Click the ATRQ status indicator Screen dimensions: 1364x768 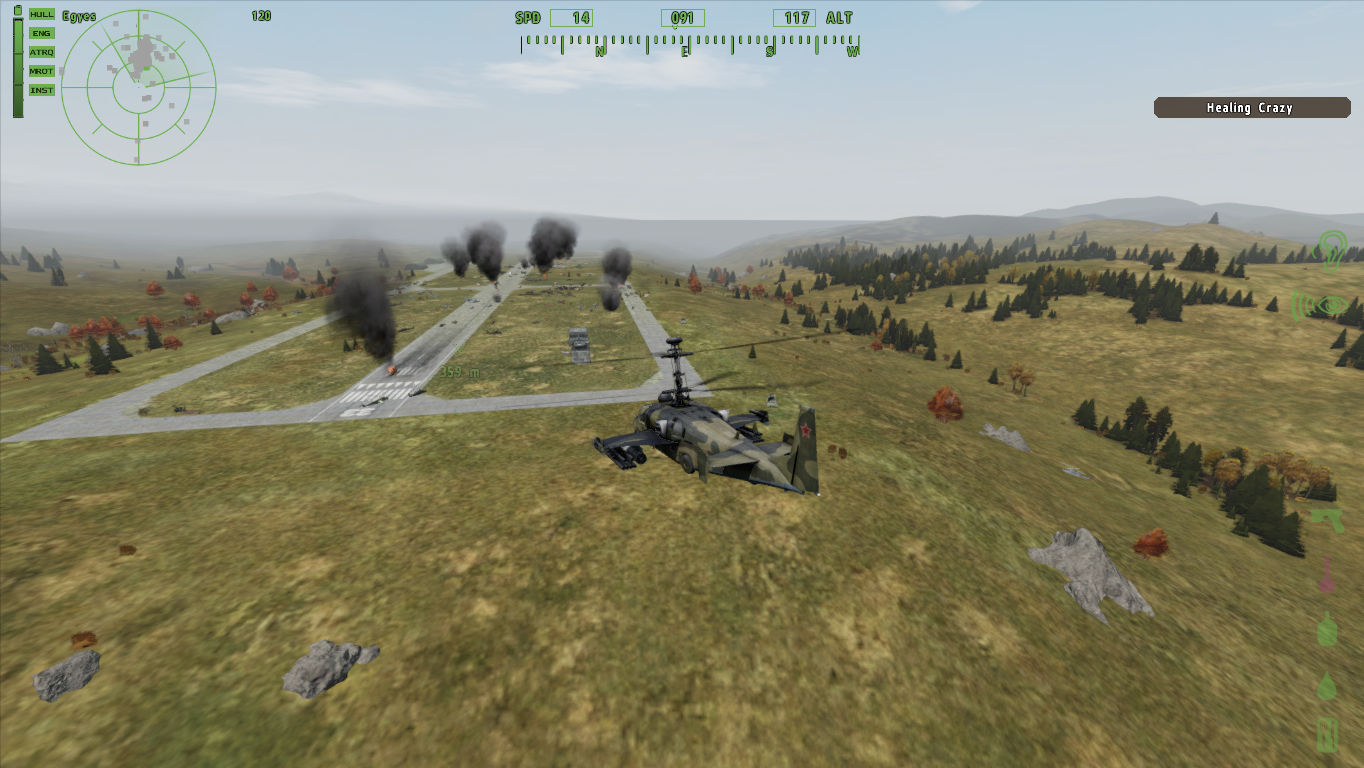[42, 52]
